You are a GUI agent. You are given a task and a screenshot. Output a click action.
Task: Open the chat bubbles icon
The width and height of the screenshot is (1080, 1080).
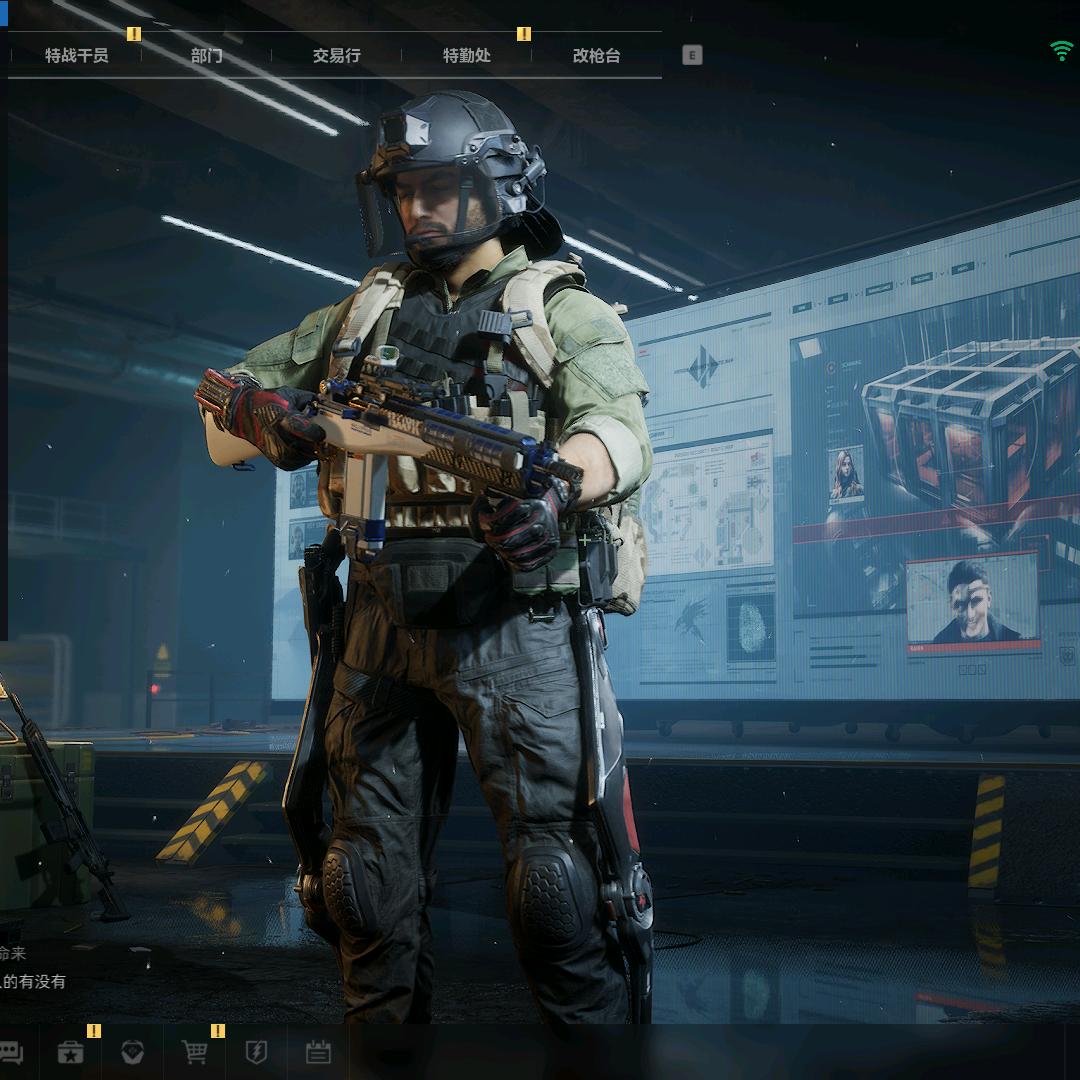tap(11, 1052)
